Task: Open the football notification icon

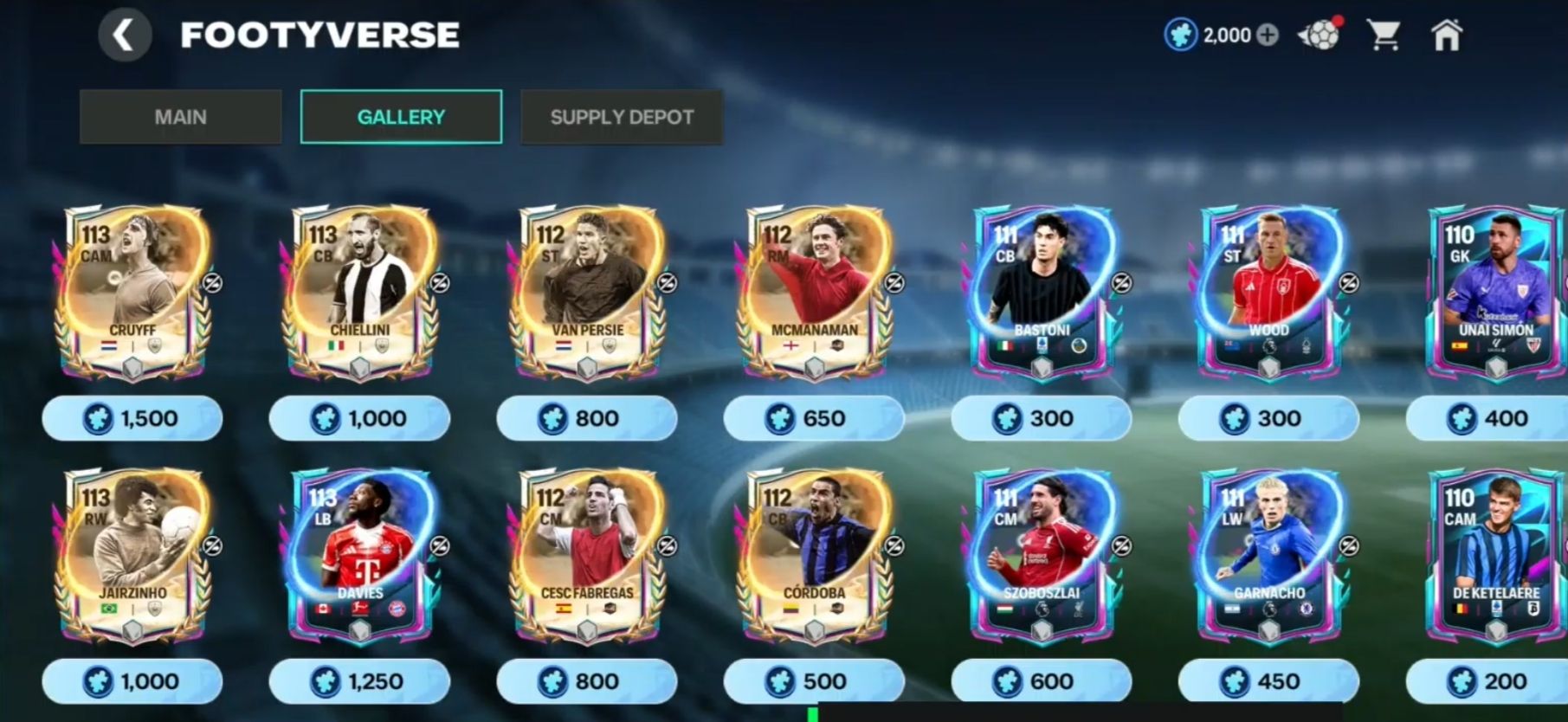Action: [1320, 35]
